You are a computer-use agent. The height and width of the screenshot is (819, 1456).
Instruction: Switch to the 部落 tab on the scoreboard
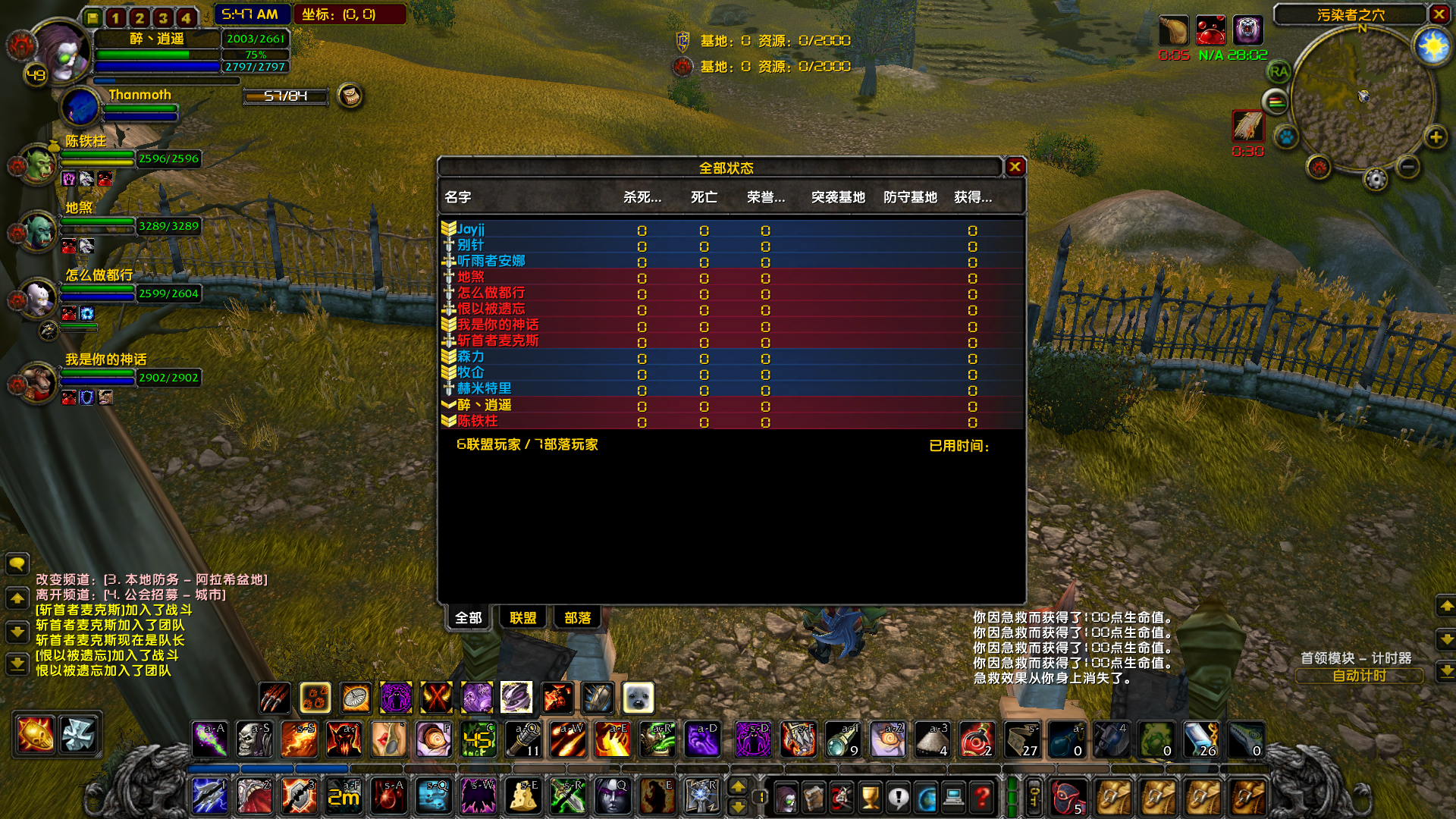coord(577,618)
